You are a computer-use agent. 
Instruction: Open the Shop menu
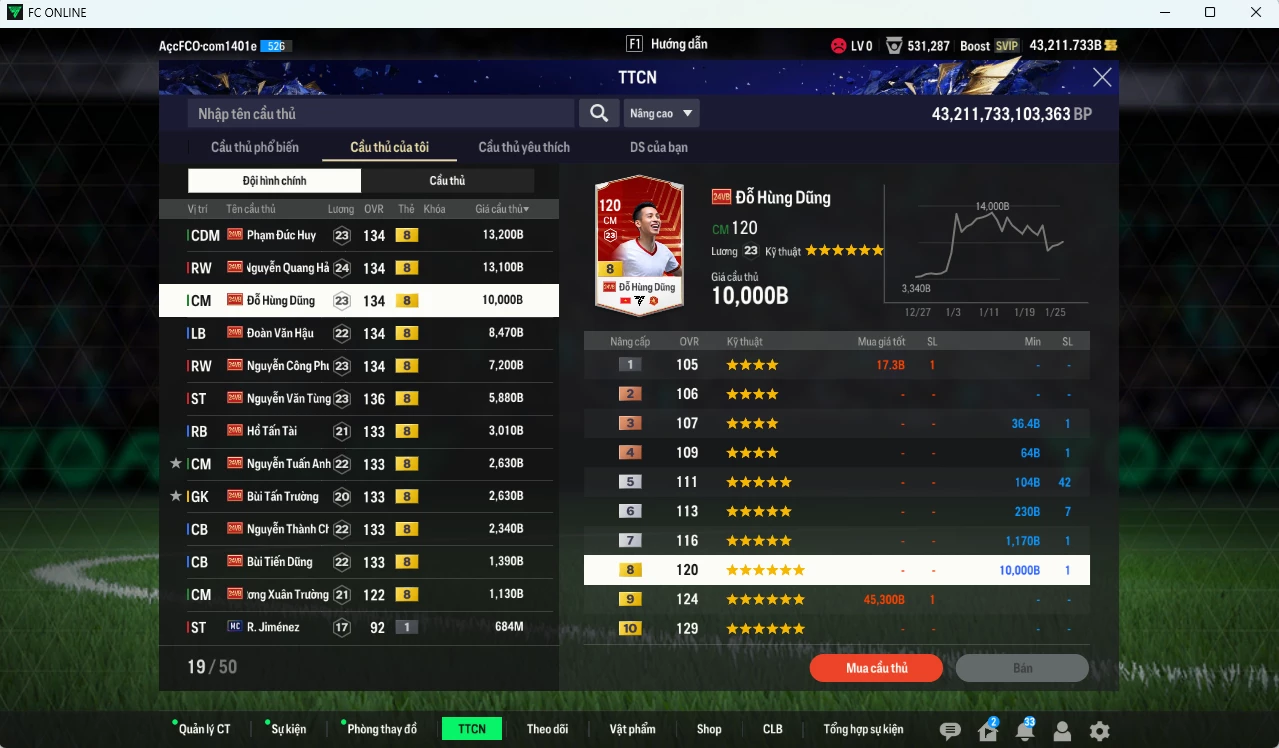(709, 729)
